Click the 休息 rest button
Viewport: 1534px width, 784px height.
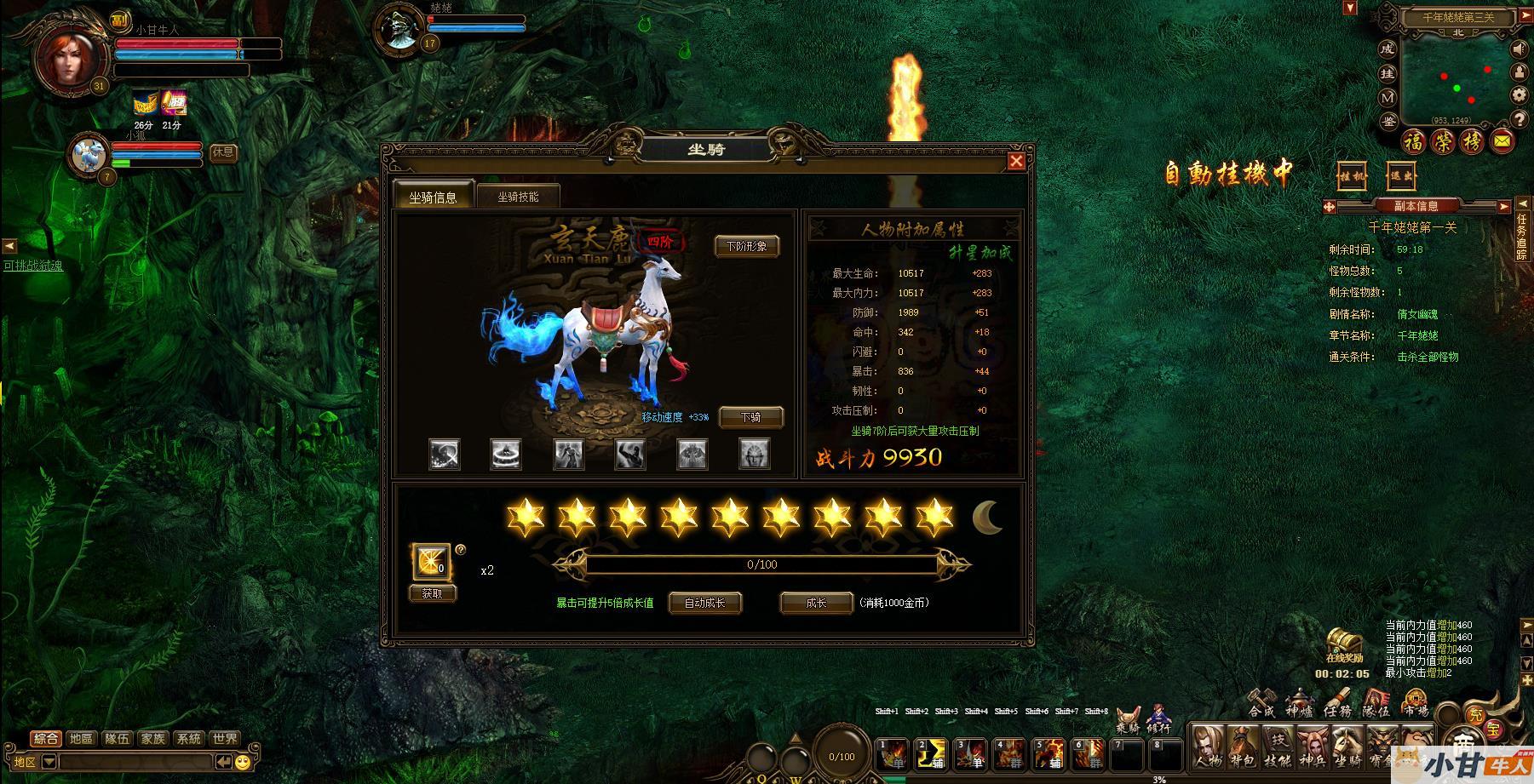click(x=223, y=152)
